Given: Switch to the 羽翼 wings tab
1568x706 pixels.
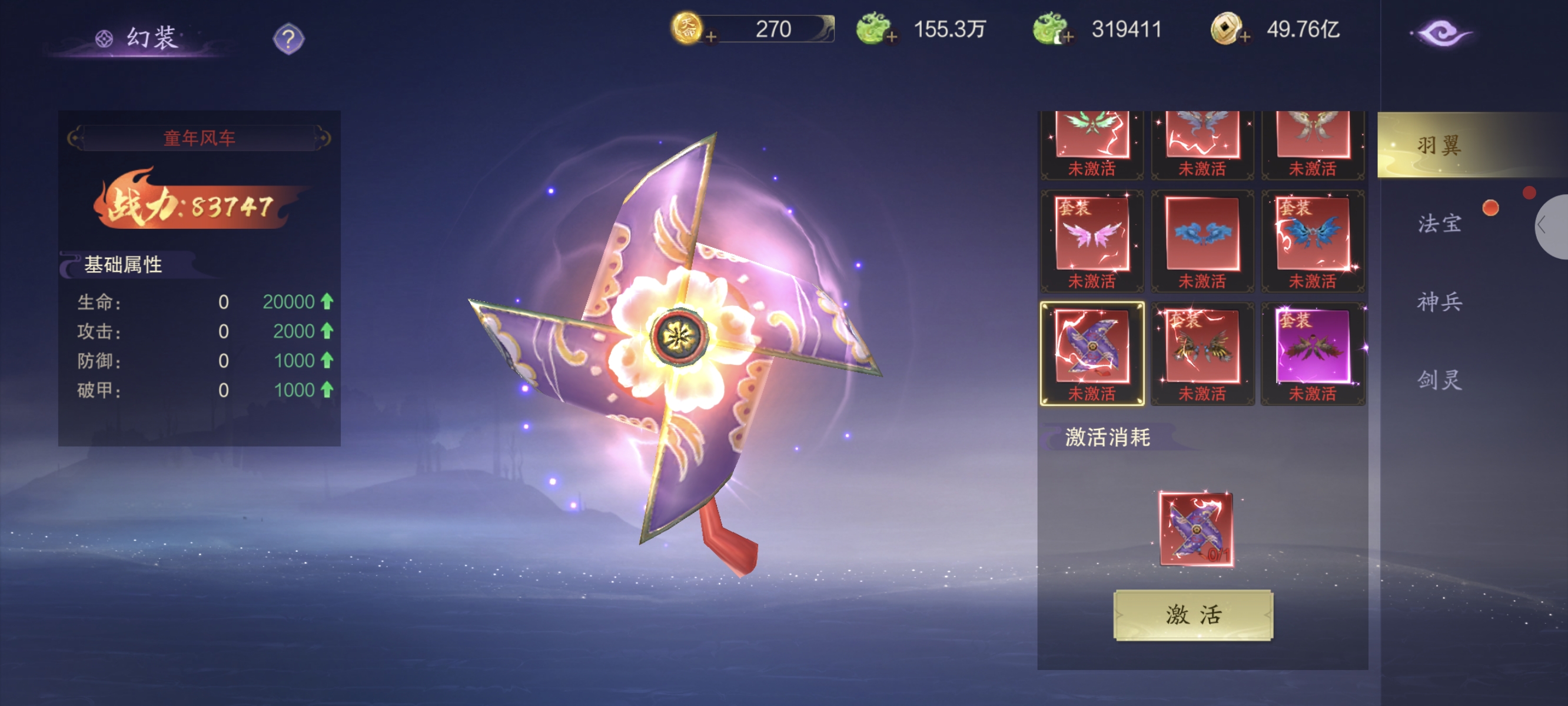Looking at the screenshot, I should 1439,145.
